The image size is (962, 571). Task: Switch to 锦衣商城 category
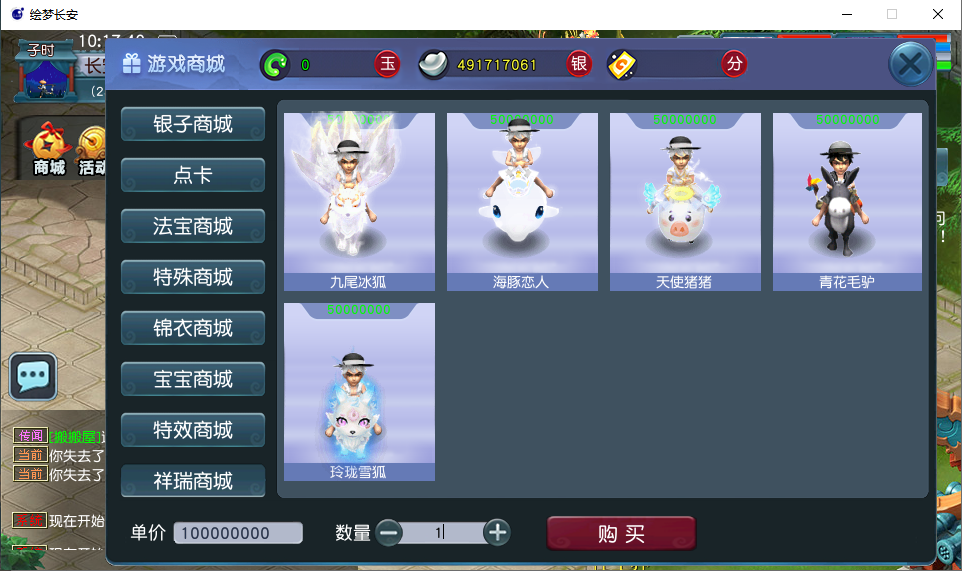click(193, 328)
